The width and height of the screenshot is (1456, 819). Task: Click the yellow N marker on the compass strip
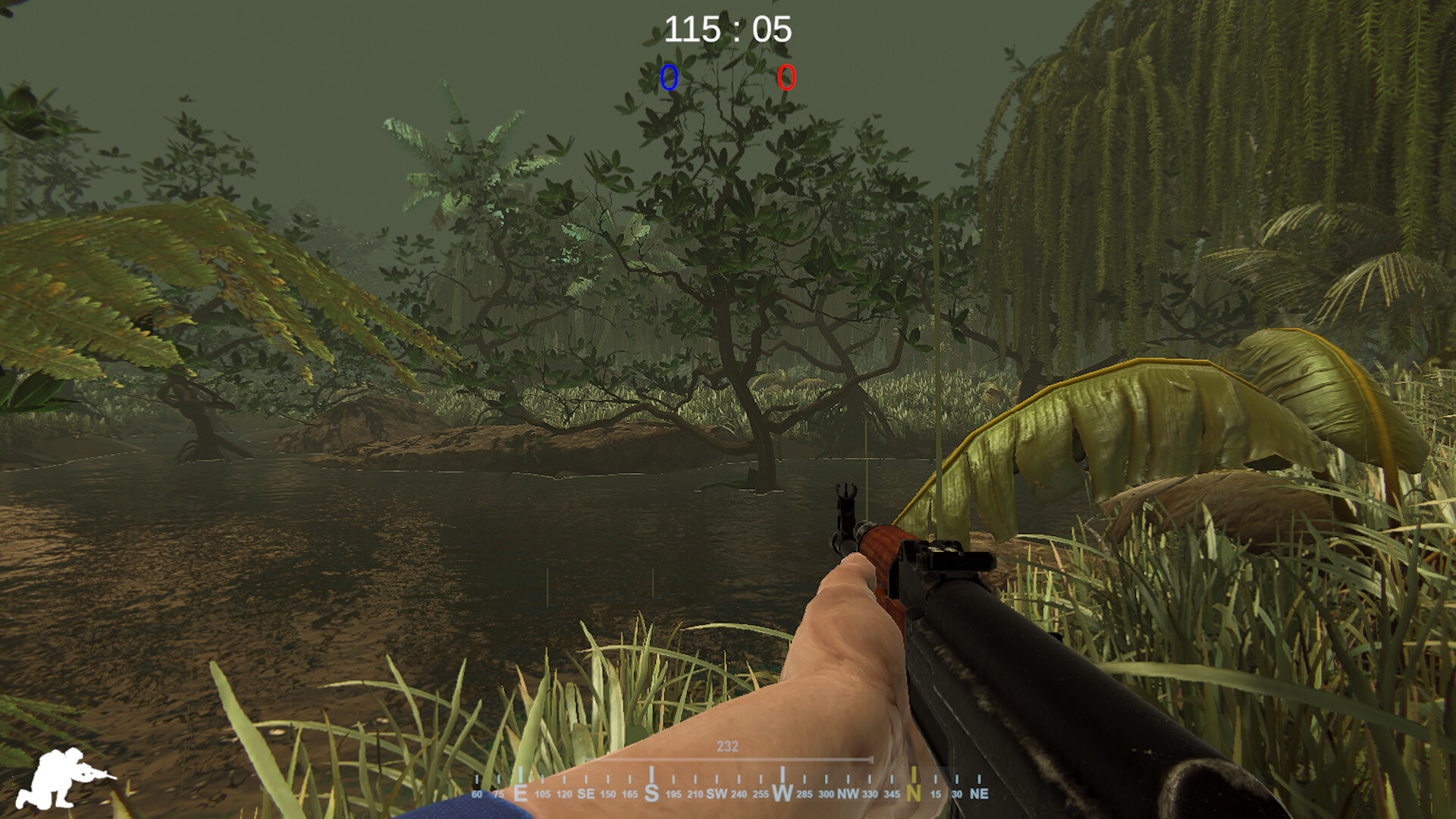(x=915, y=793)
